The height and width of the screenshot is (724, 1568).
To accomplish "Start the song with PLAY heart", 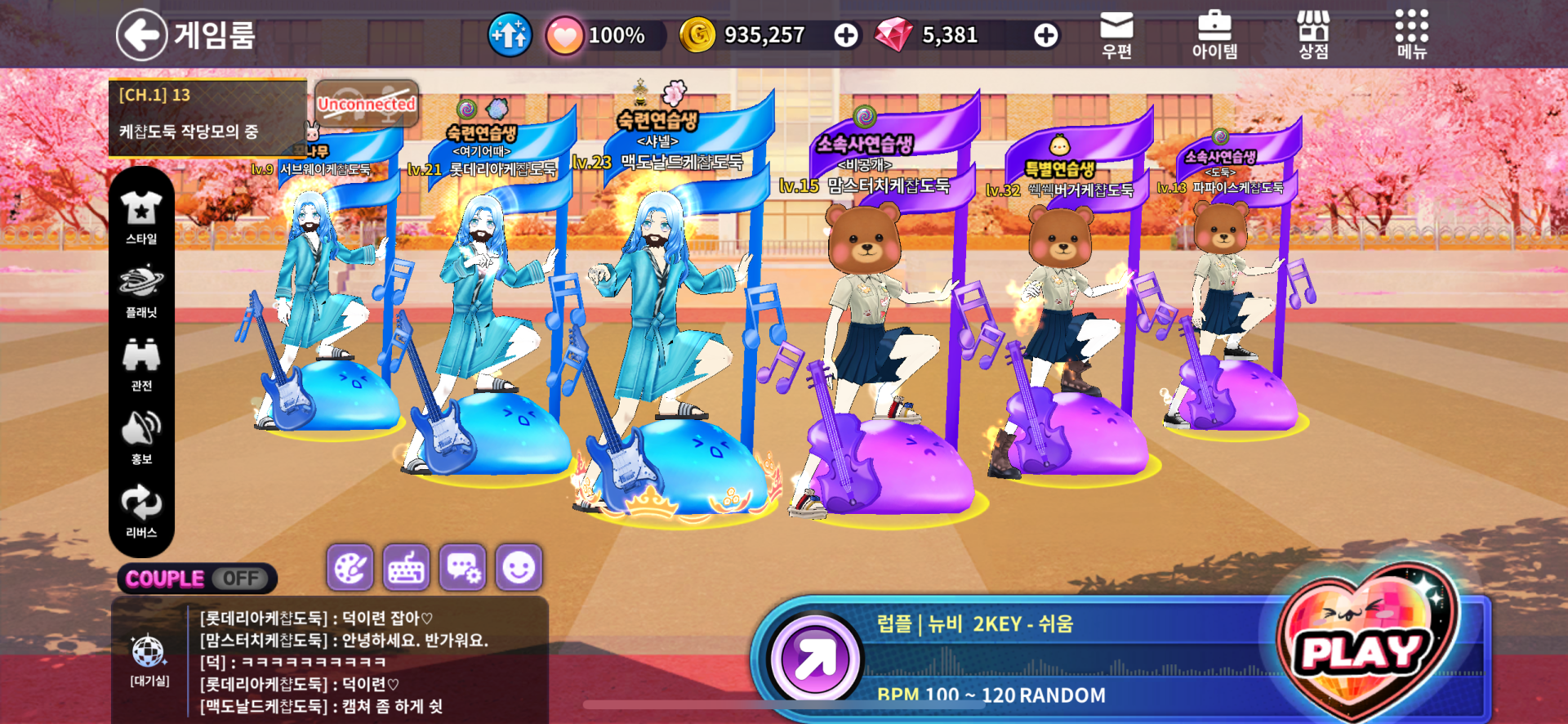I will (1364, 650).
